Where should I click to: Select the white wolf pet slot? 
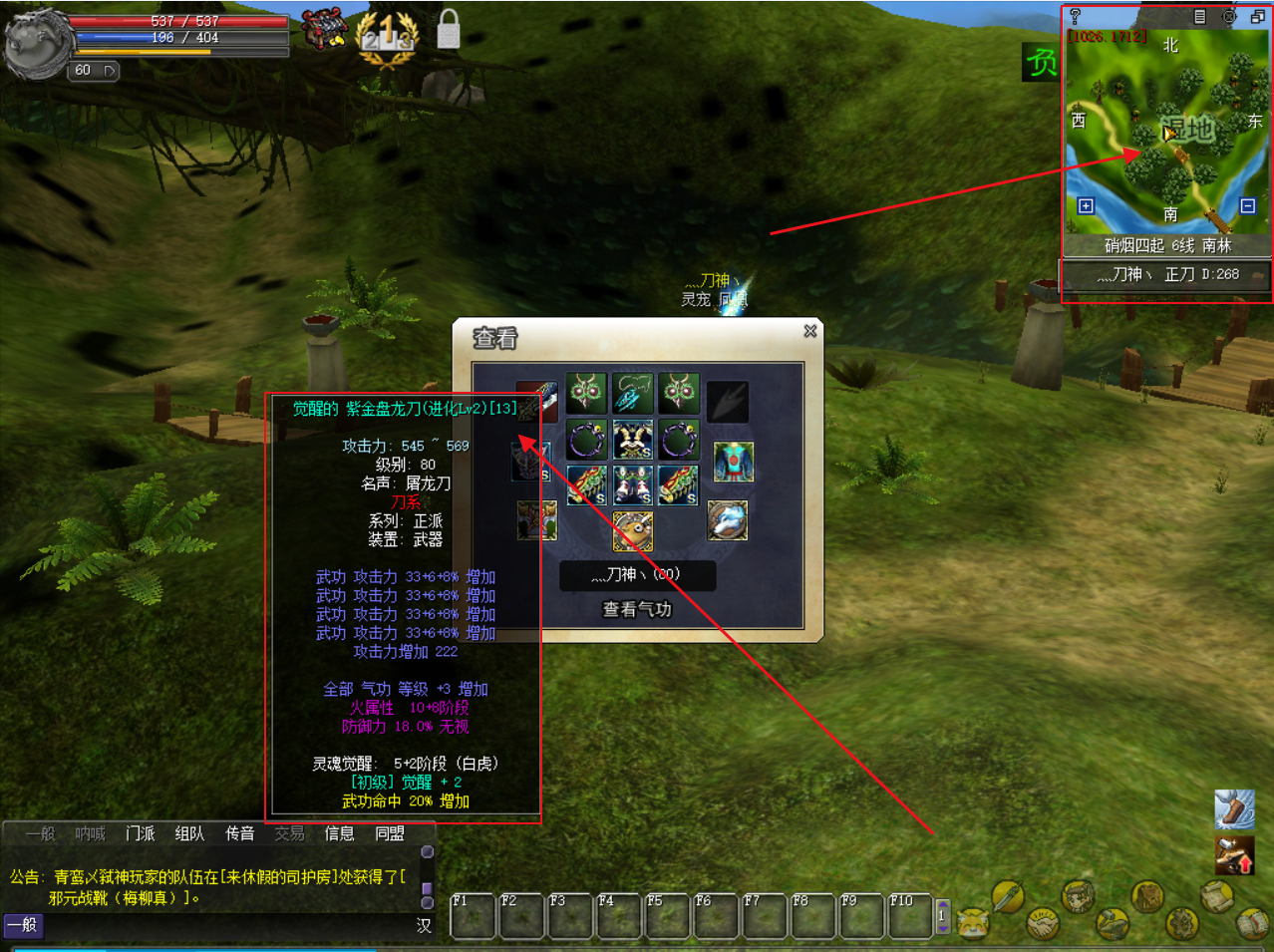(x=727, y=520)
